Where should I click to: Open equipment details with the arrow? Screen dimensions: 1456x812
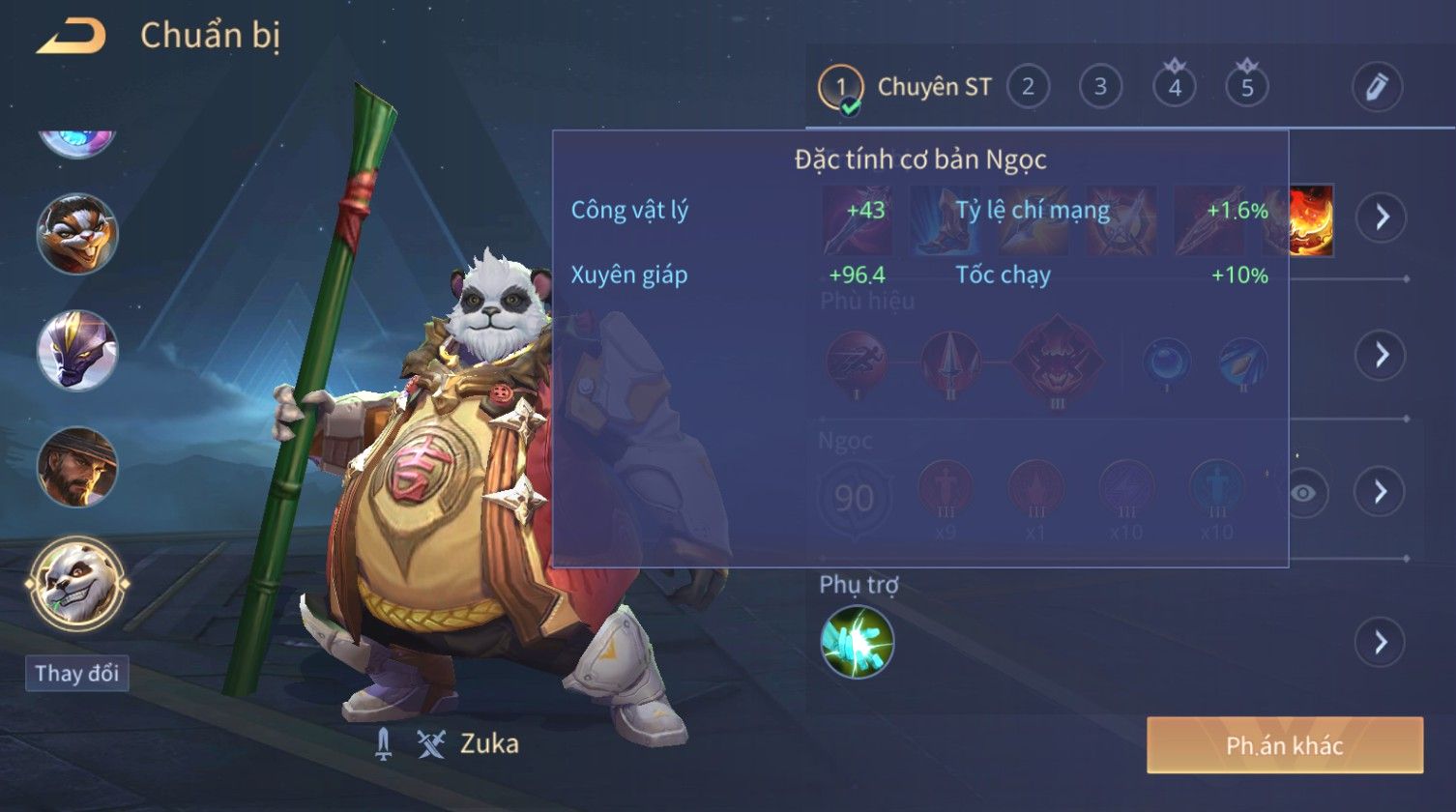tap(1381, 217)
